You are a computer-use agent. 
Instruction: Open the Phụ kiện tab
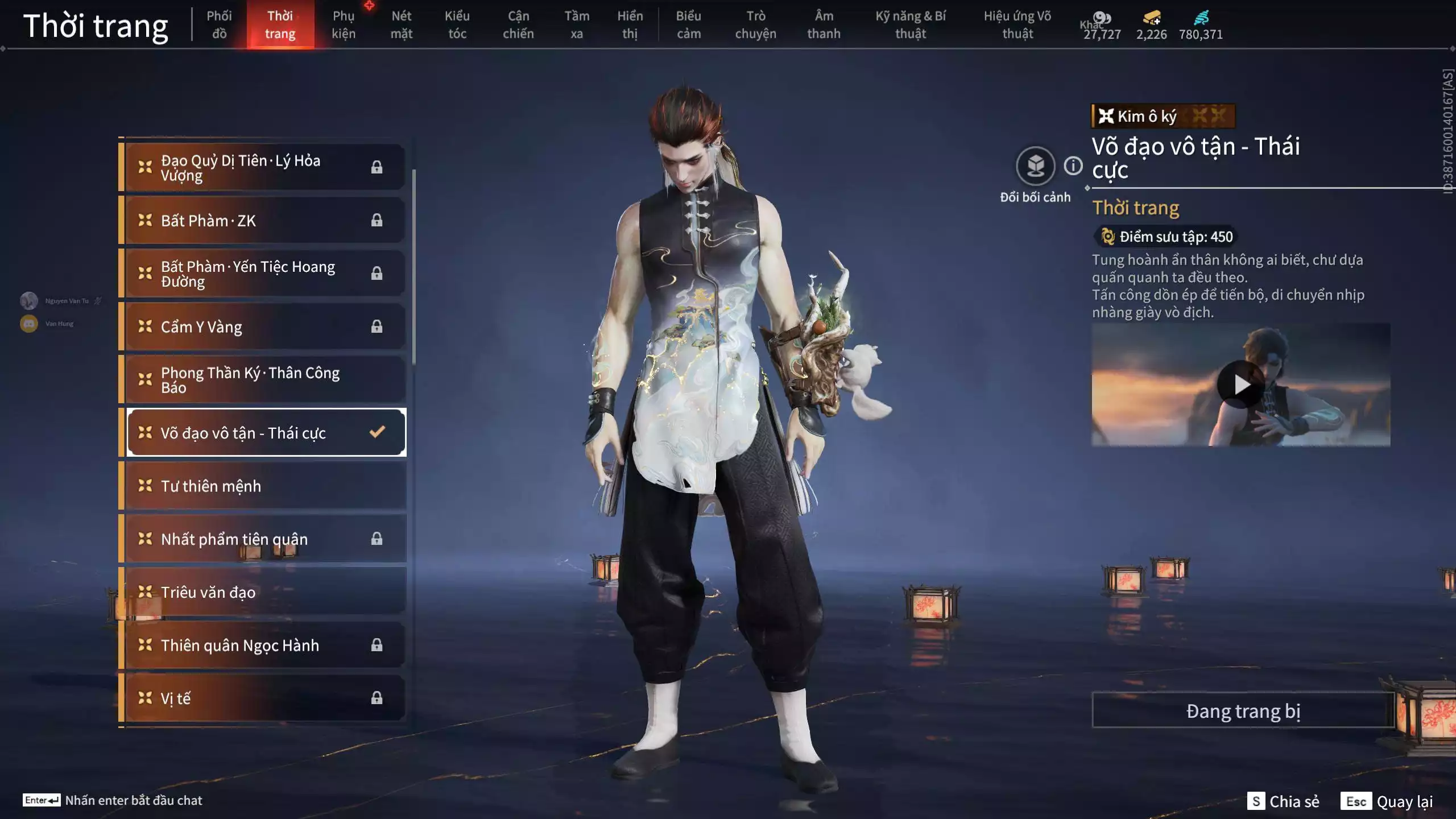pos(344,24)
